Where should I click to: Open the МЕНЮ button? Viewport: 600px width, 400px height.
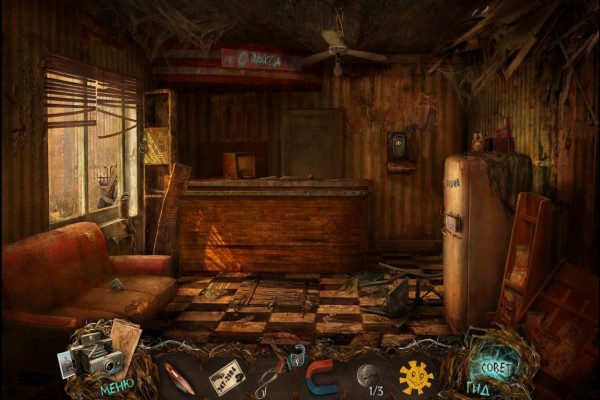[116, 387]
